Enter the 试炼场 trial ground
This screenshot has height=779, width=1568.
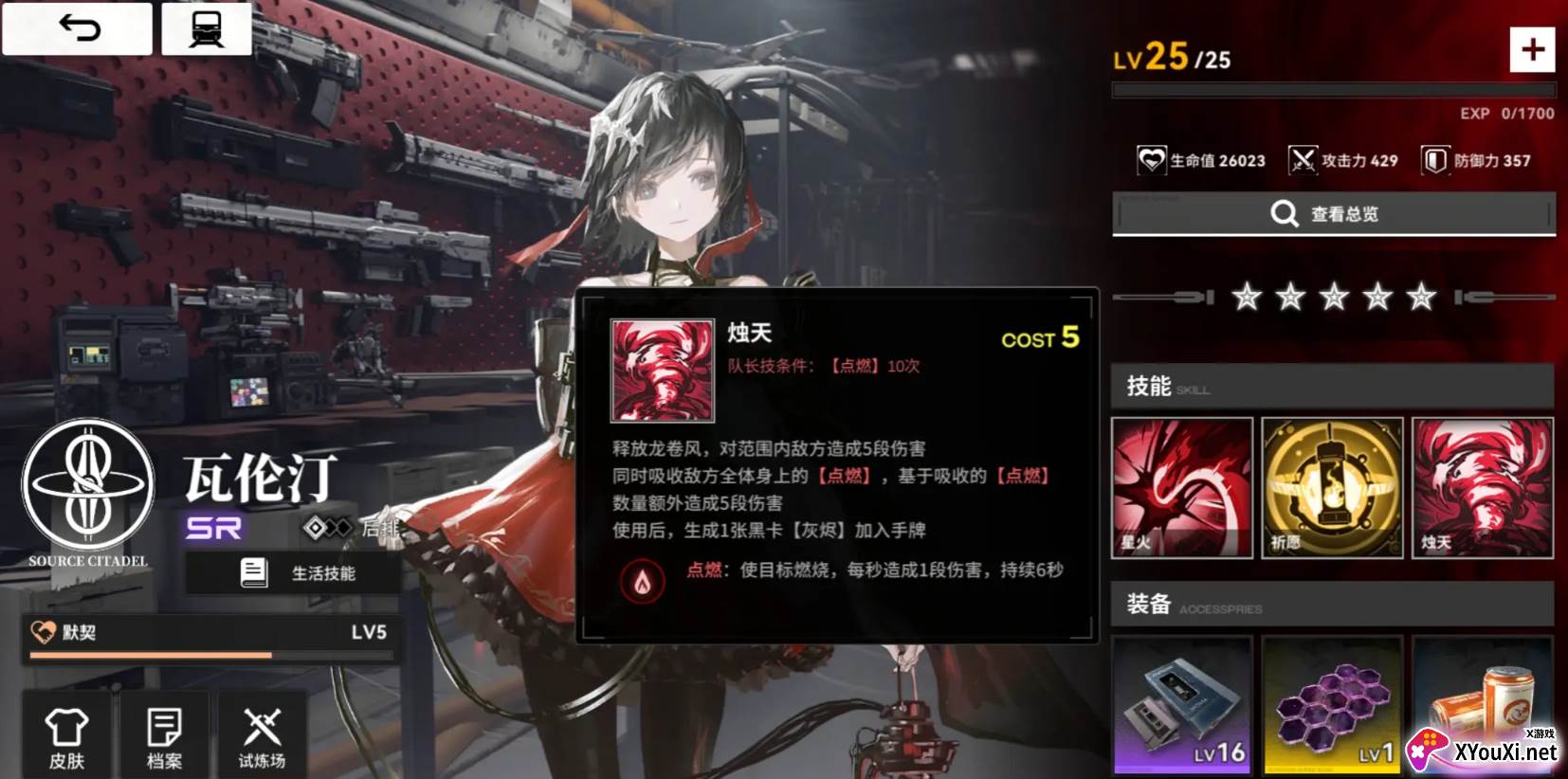[262, 737]
